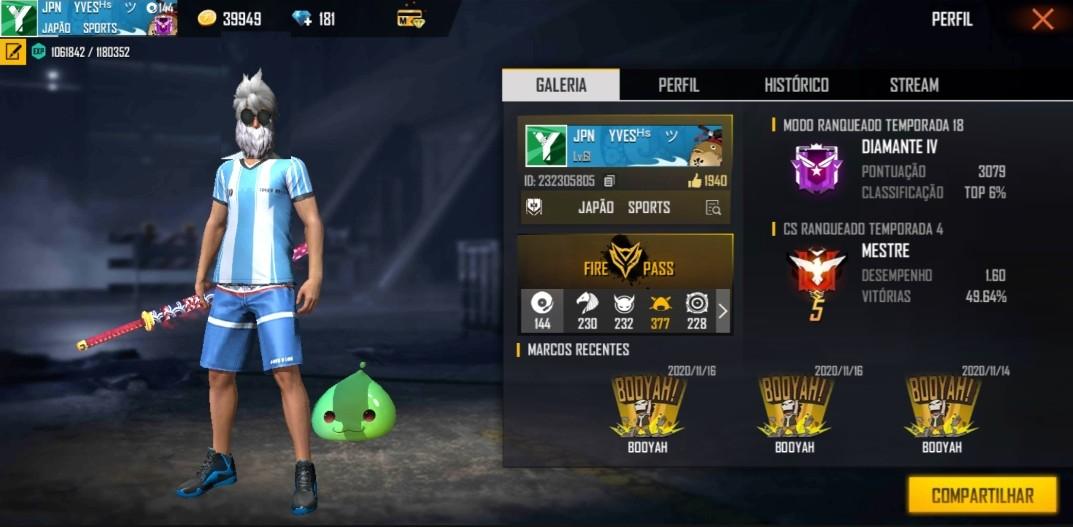The height and width of the screenshot is (527, 1073).
Task: Show more Fire Pass badges with the arrow
Action: pyautogui.click(x=722, y=311)
